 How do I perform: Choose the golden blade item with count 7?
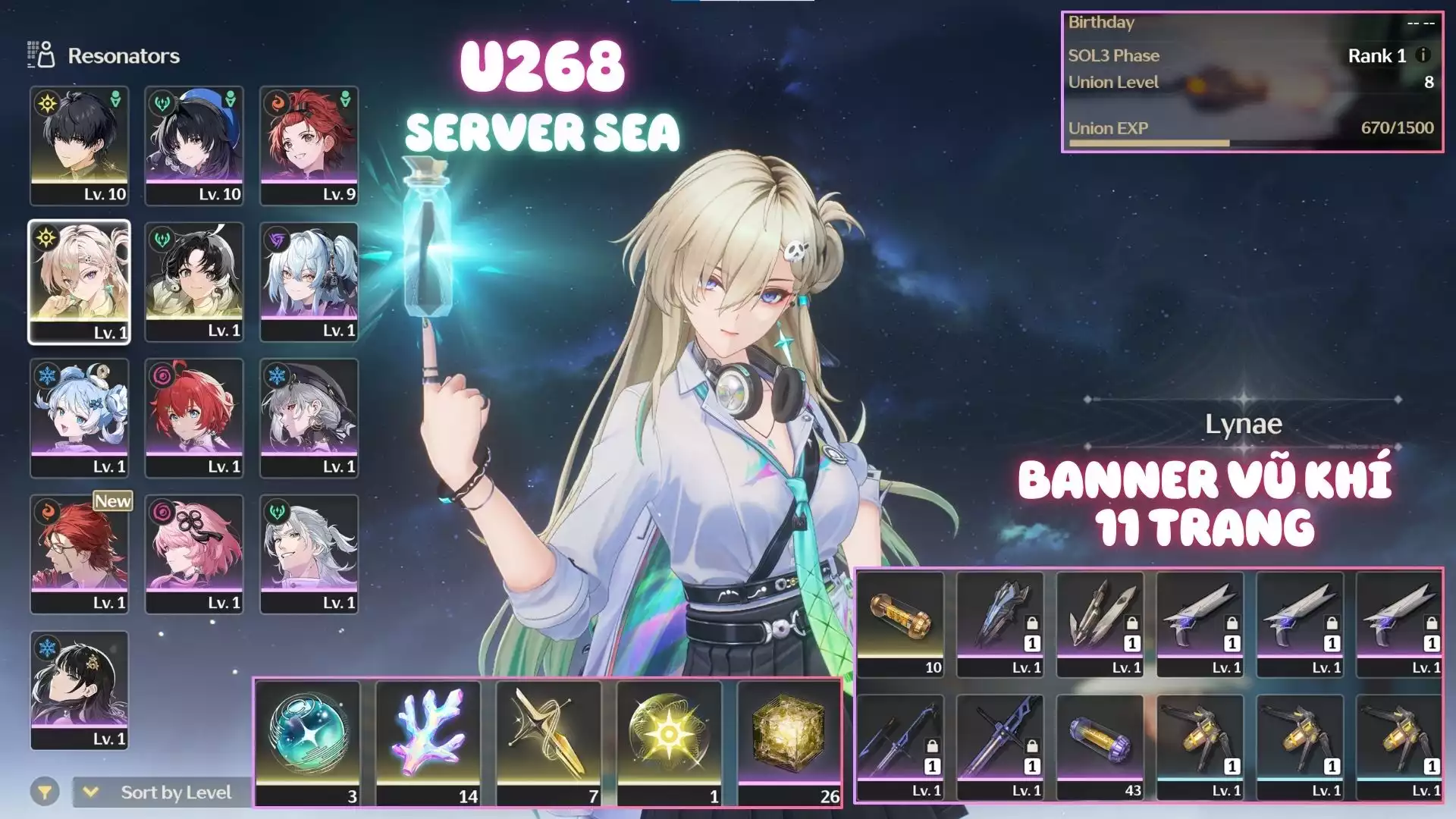(x=548, y=743)
